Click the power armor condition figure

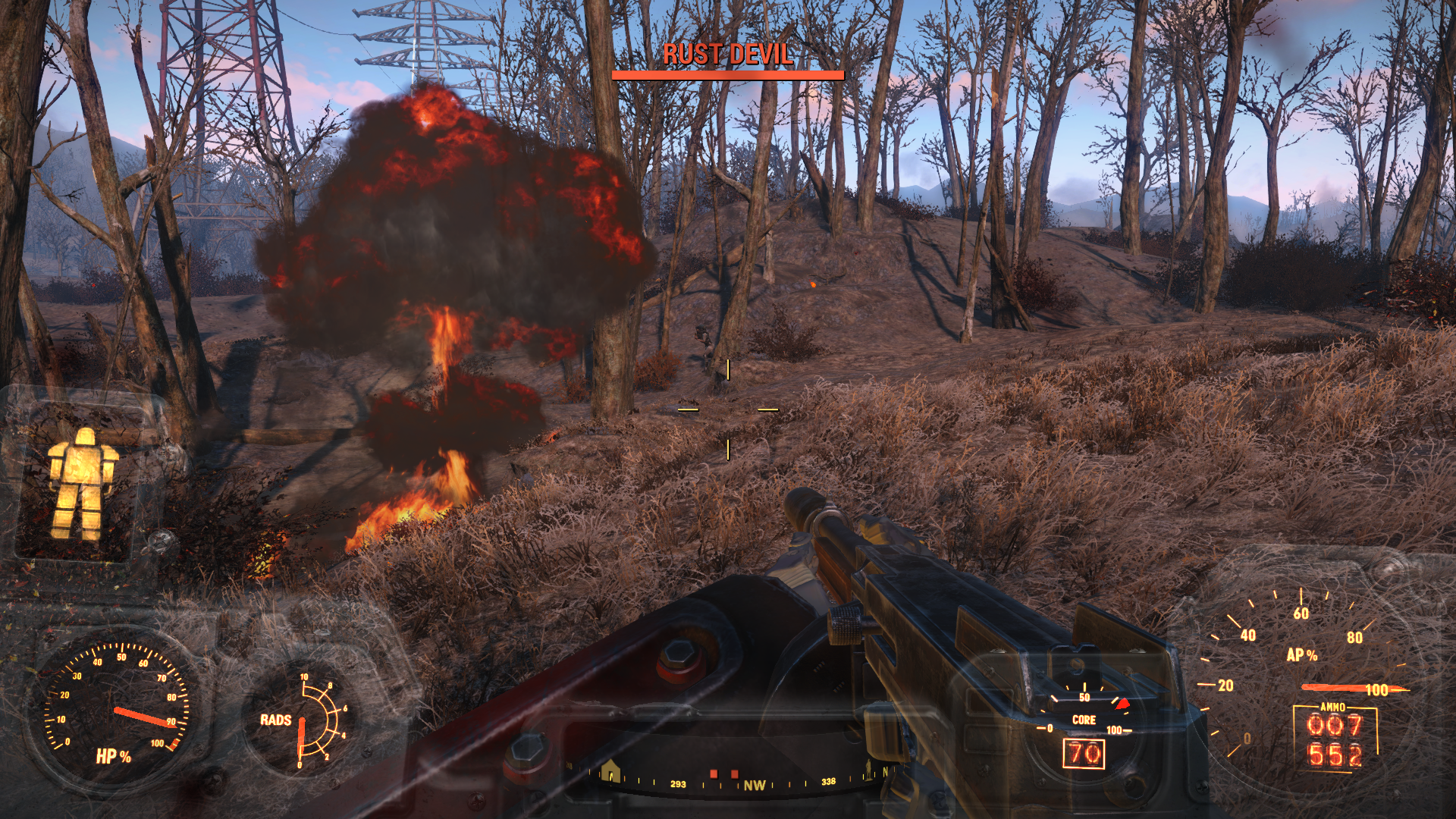pyautogui.click(x=82, y=483)
